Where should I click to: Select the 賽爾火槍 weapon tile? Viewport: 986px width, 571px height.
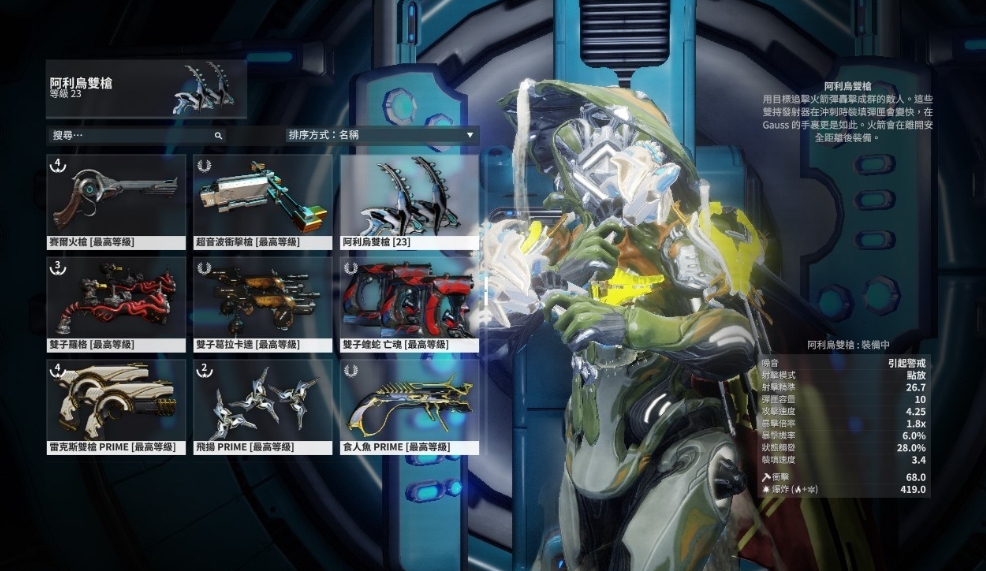[116, 201]
